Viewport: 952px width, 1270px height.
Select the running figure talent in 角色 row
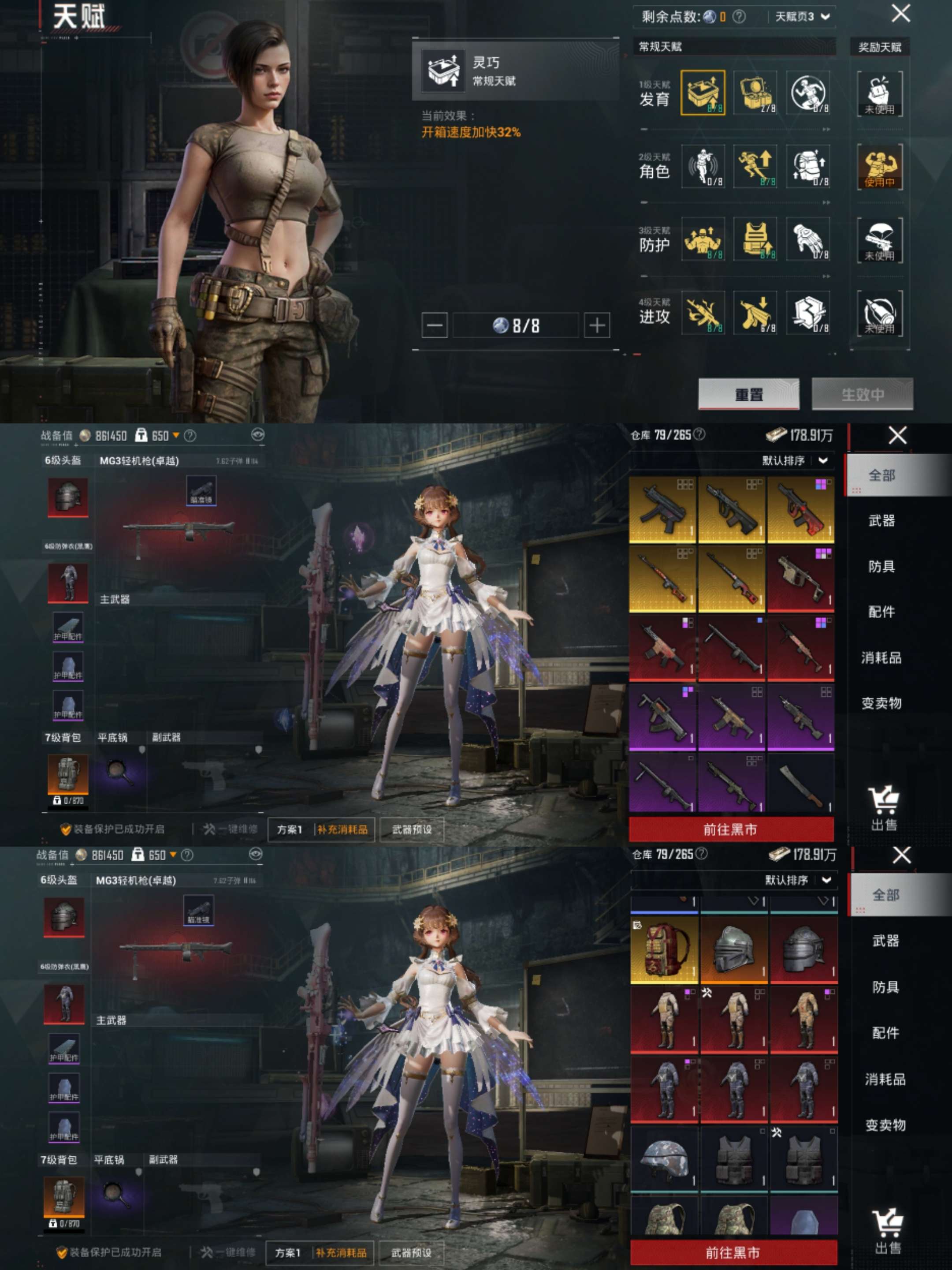click(x=755, y=167)
